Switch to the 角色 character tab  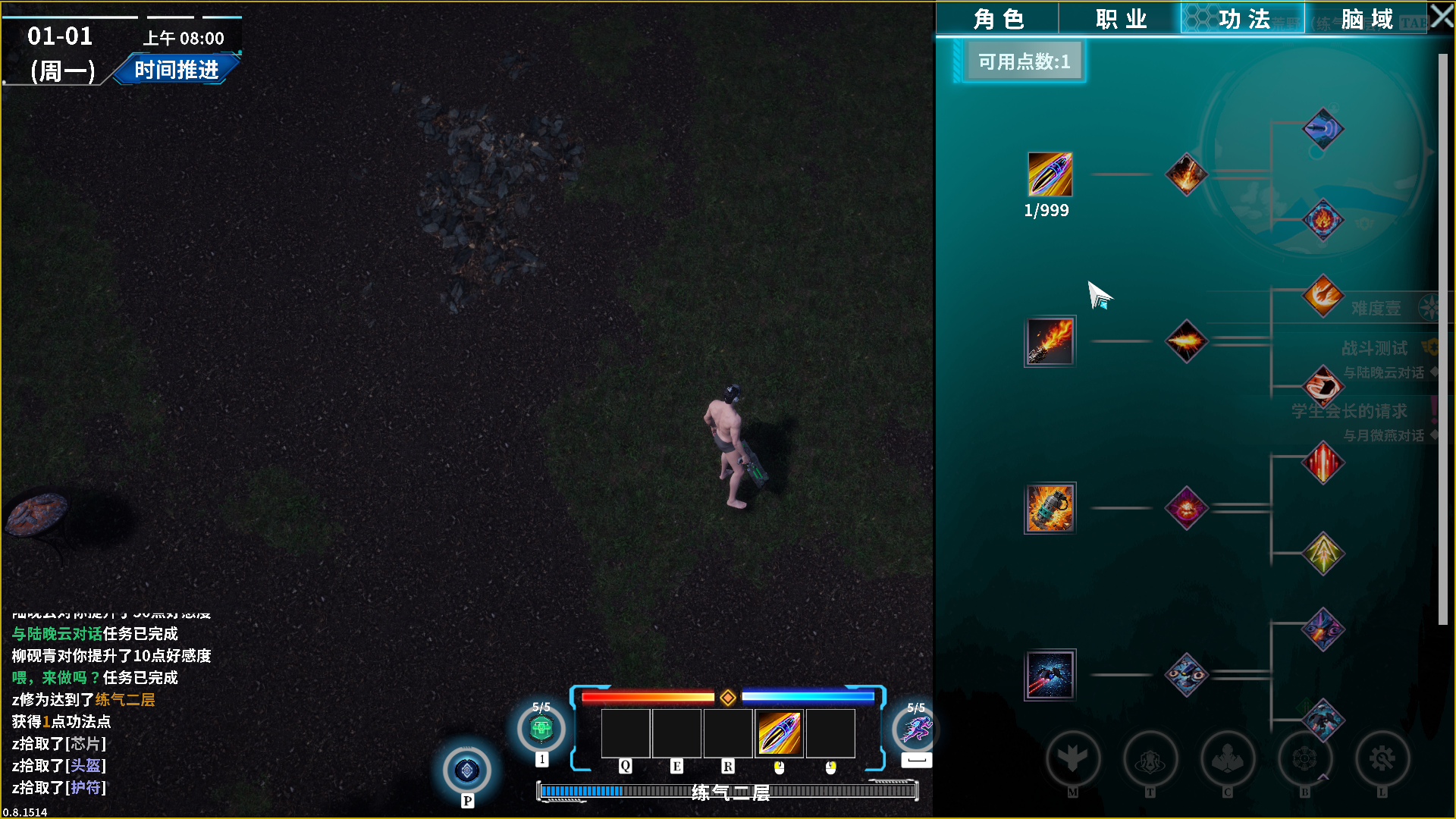(997, 19)
